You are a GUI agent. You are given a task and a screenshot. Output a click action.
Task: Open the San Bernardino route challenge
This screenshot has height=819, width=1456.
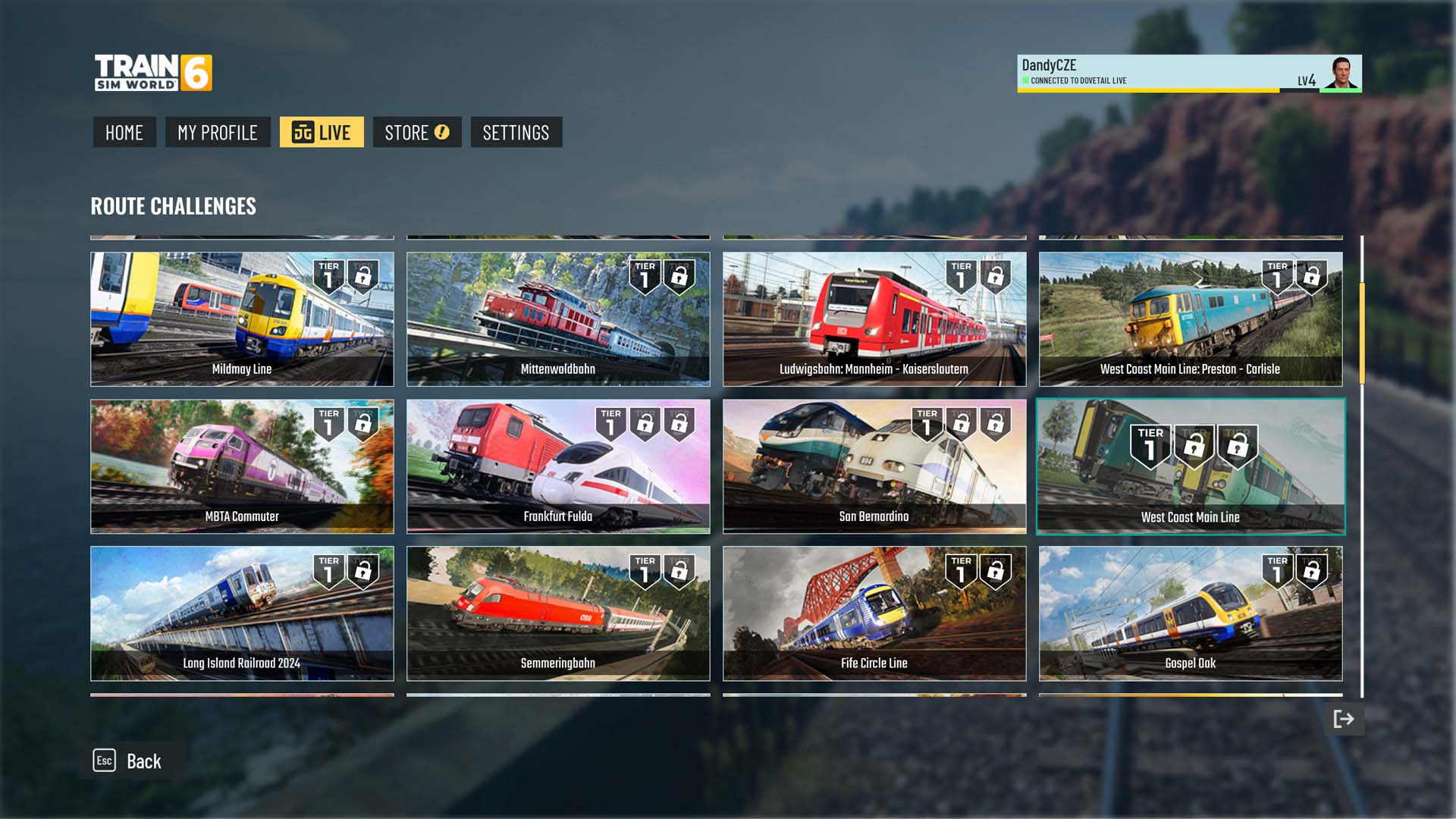[x=874, y=466]
